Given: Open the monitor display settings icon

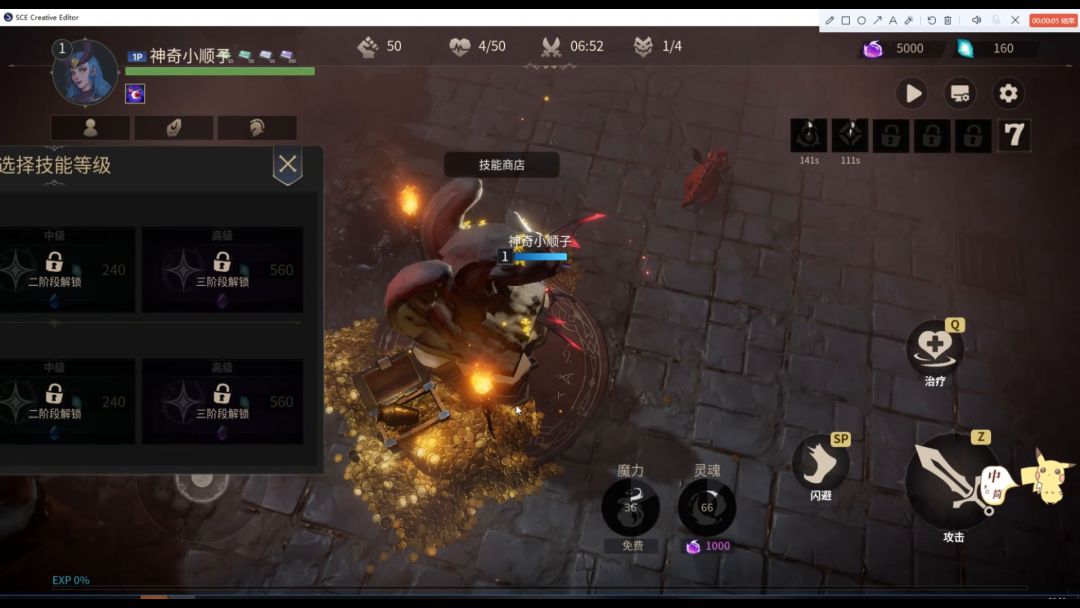Looking at the screenshot, I should pyautogui.click(x=960, y=94).
